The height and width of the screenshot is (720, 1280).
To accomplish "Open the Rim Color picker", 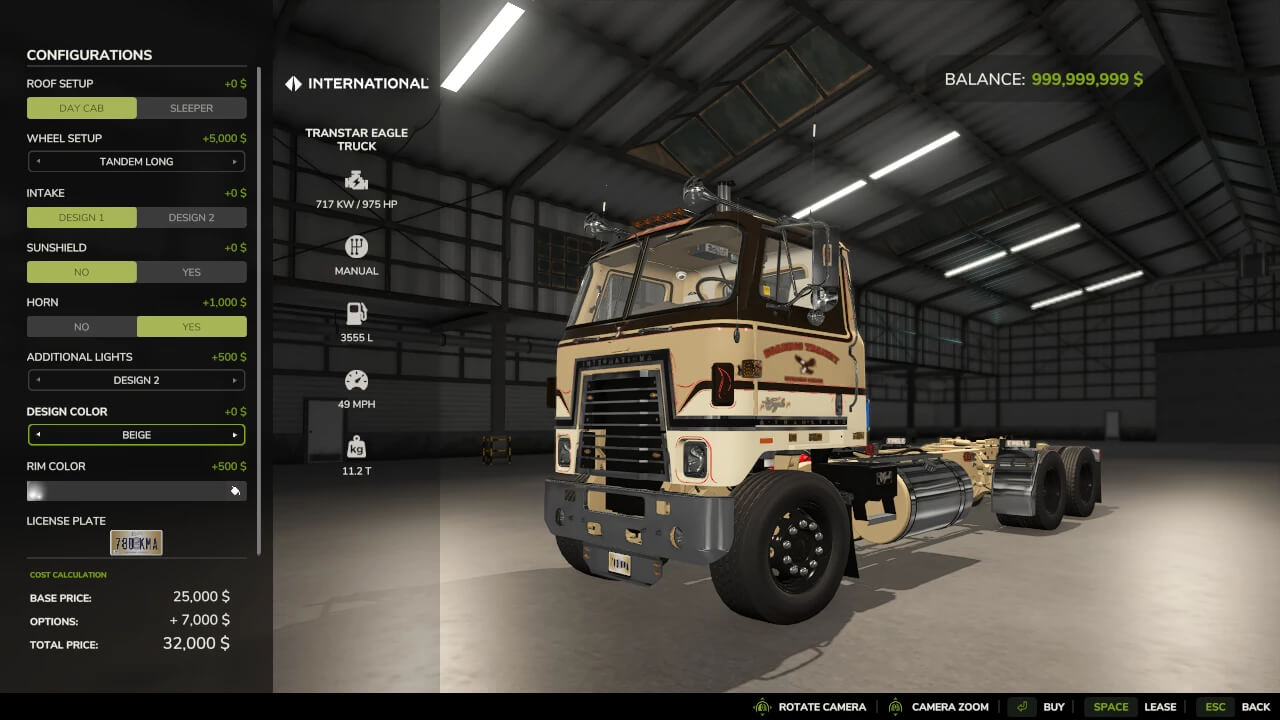I will point(136,491).
